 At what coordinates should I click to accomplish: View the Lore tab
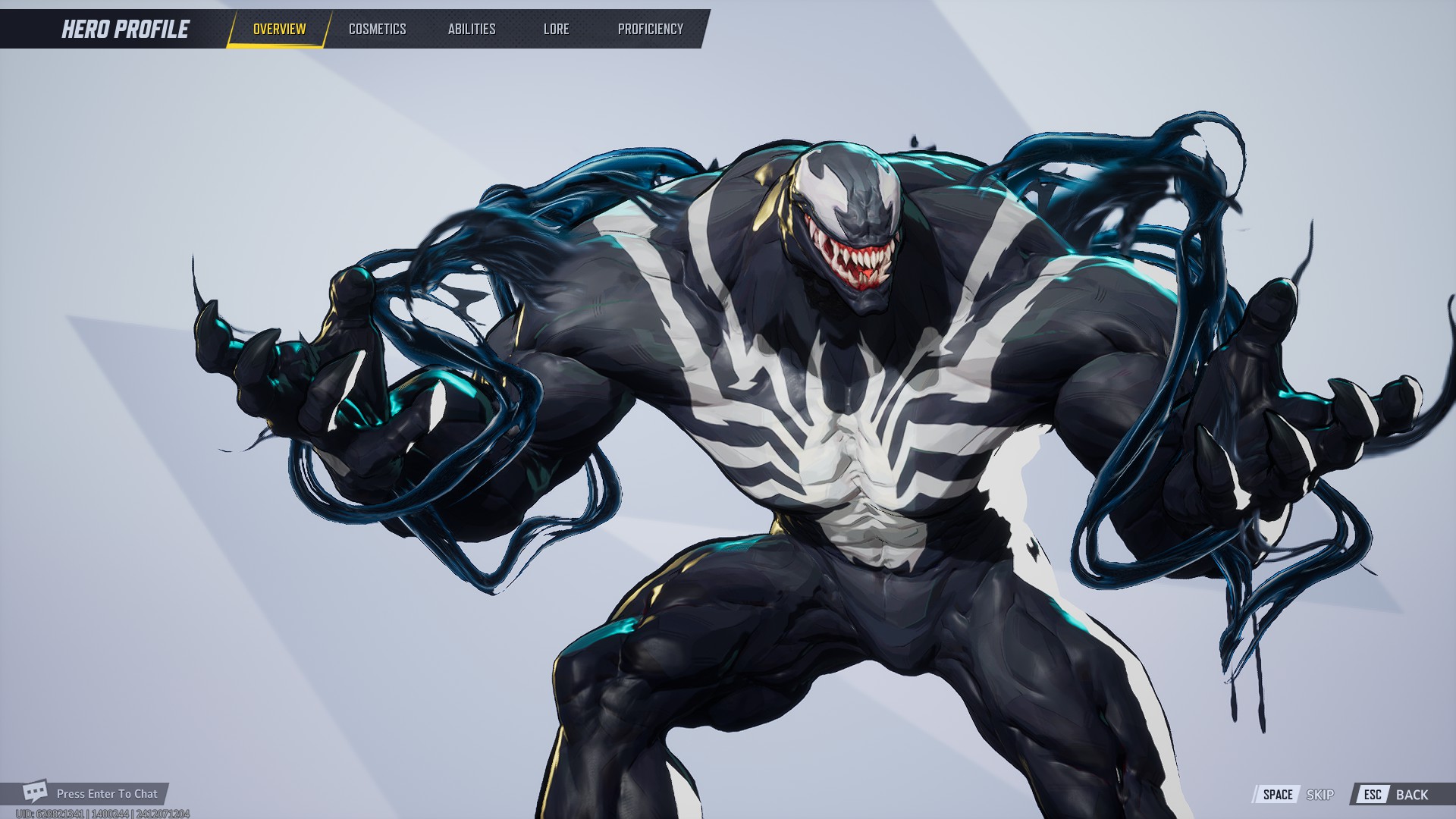[x=556, y=29]
